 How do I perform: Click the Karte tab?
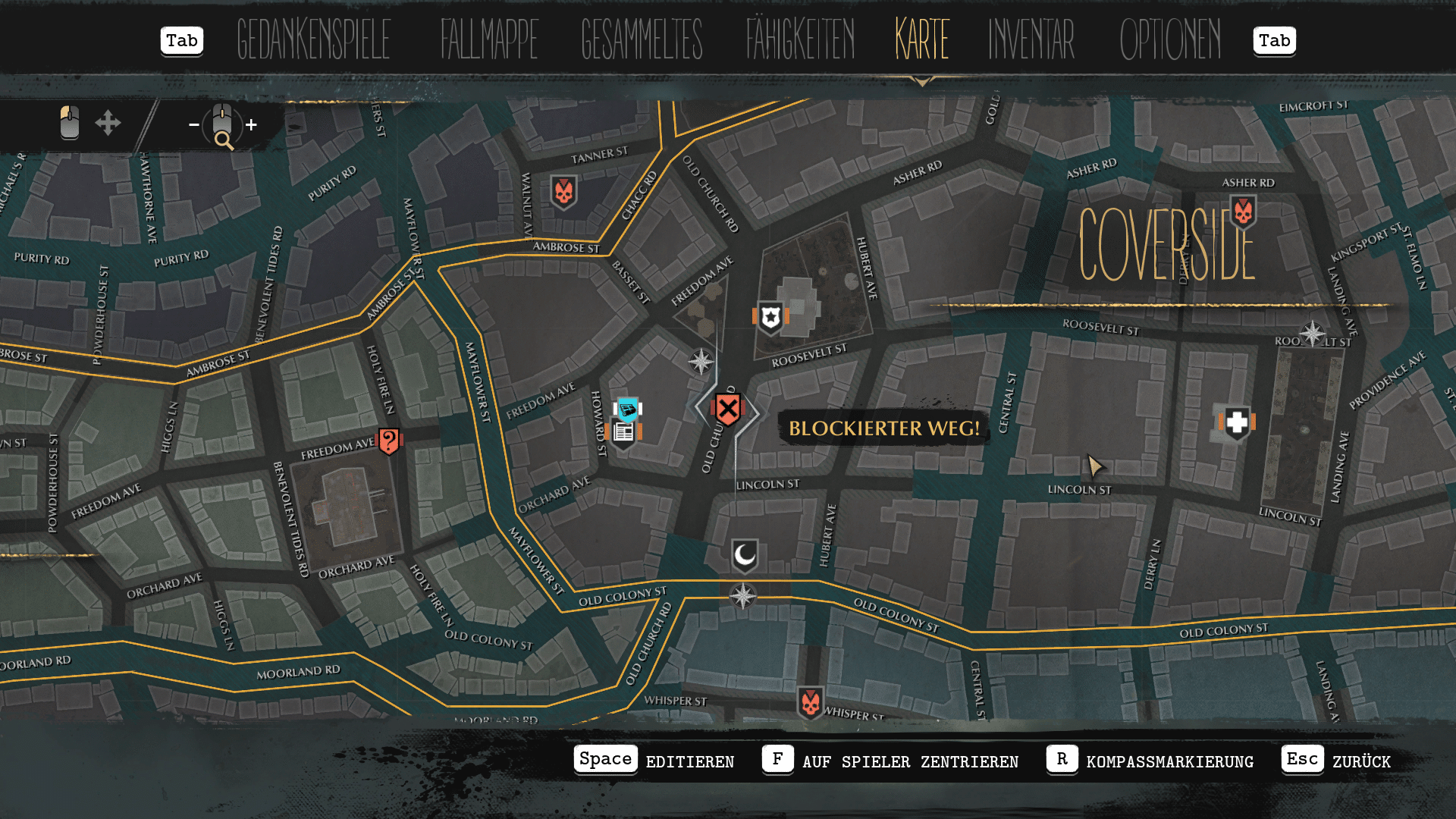click(922, 39)
